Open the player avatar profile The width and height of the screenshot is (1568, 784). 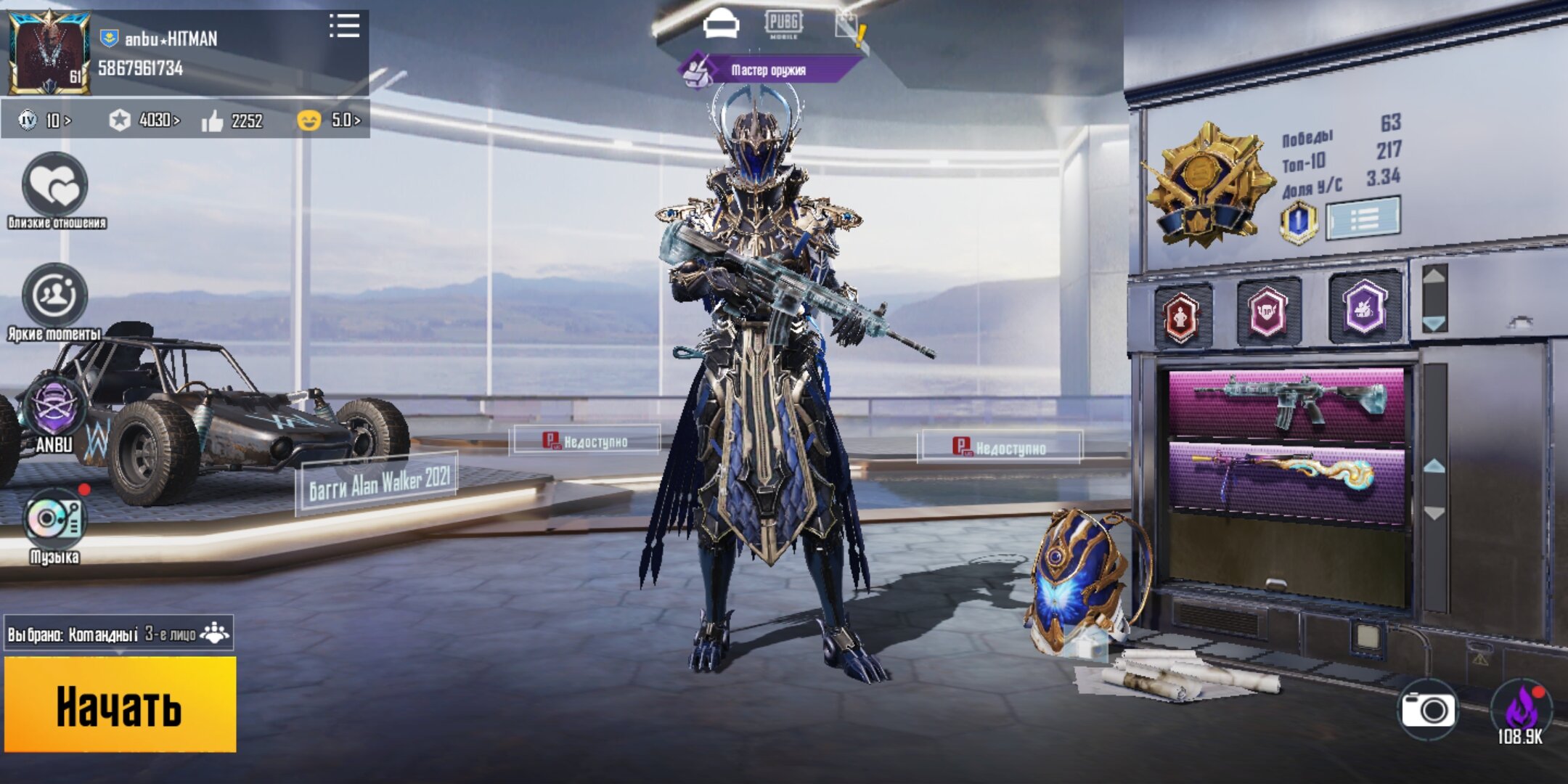pos(49,52)
